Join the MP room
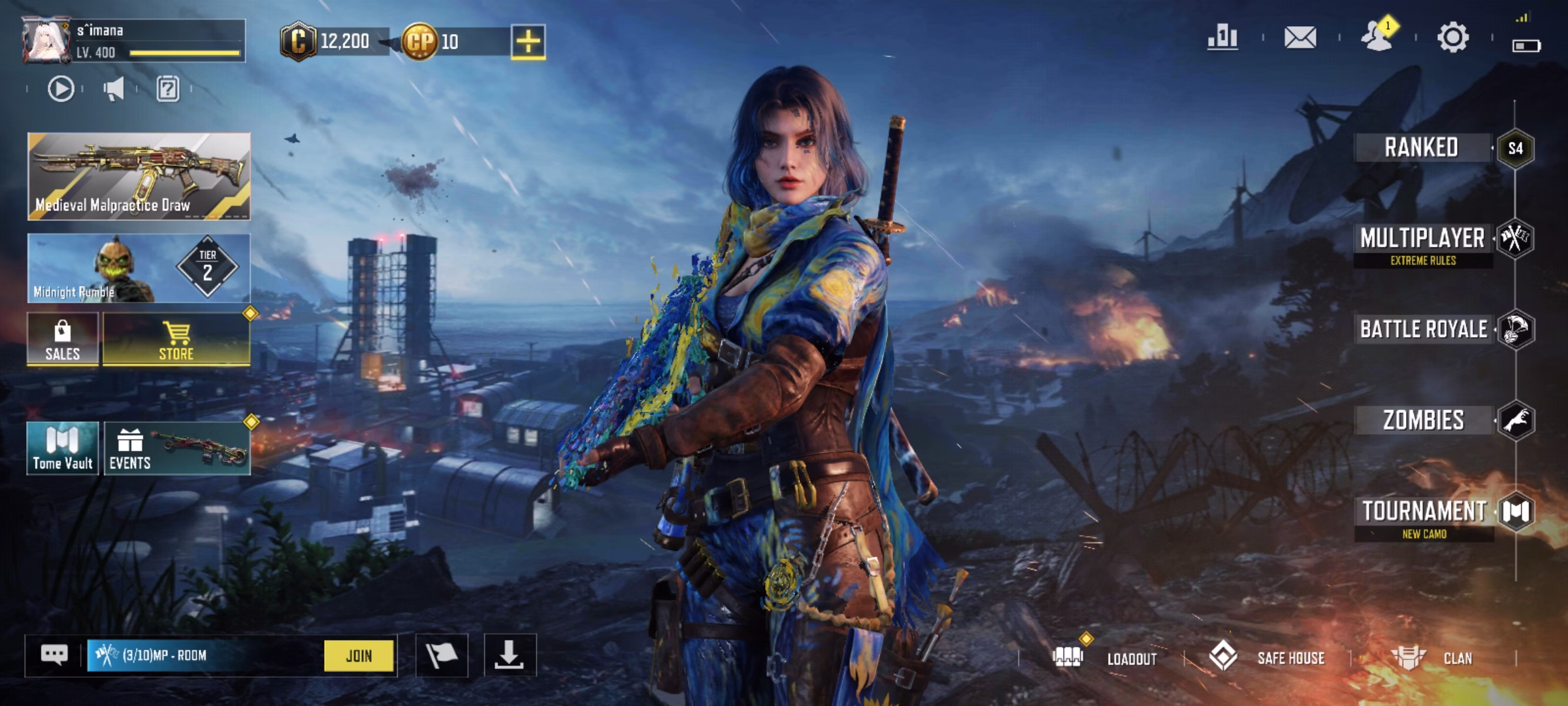This screenshot has height=706, width=1568. (359, 656)
